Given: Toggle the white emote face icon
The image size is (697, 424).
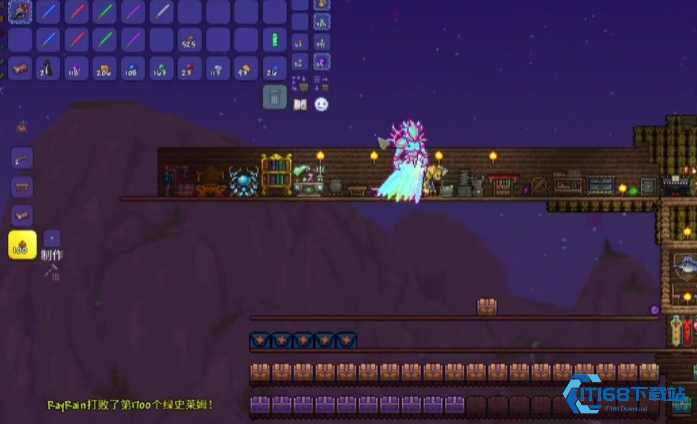Looking at the screenshot, I should 322,103.
